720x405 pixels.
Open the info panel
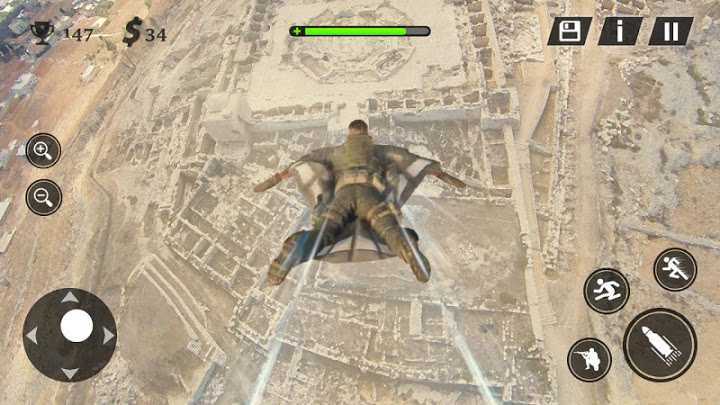tap(620, 31)
